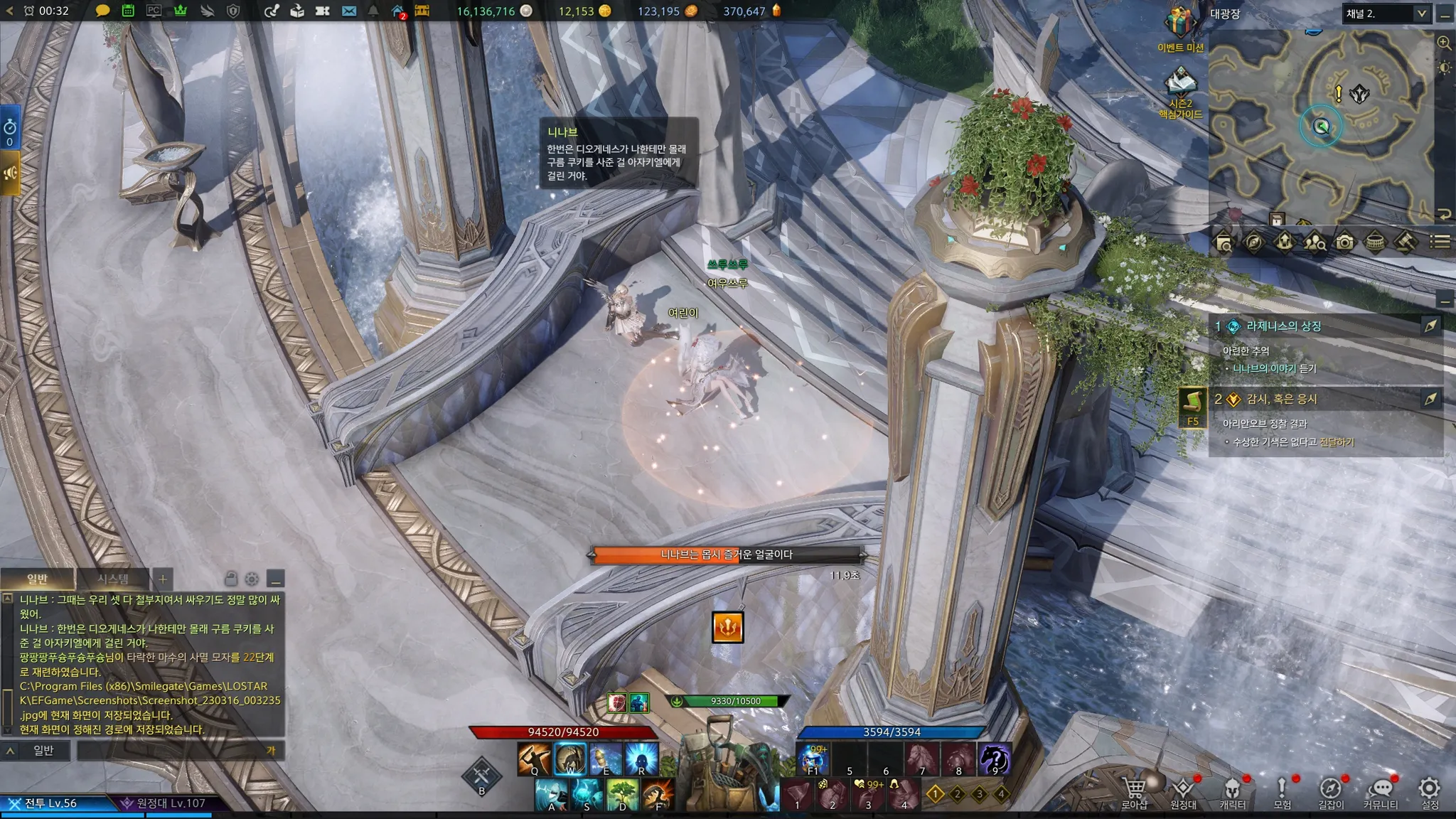
Task: Open the 캐릭터 character menu
Action: click(x=1232, y=790)
